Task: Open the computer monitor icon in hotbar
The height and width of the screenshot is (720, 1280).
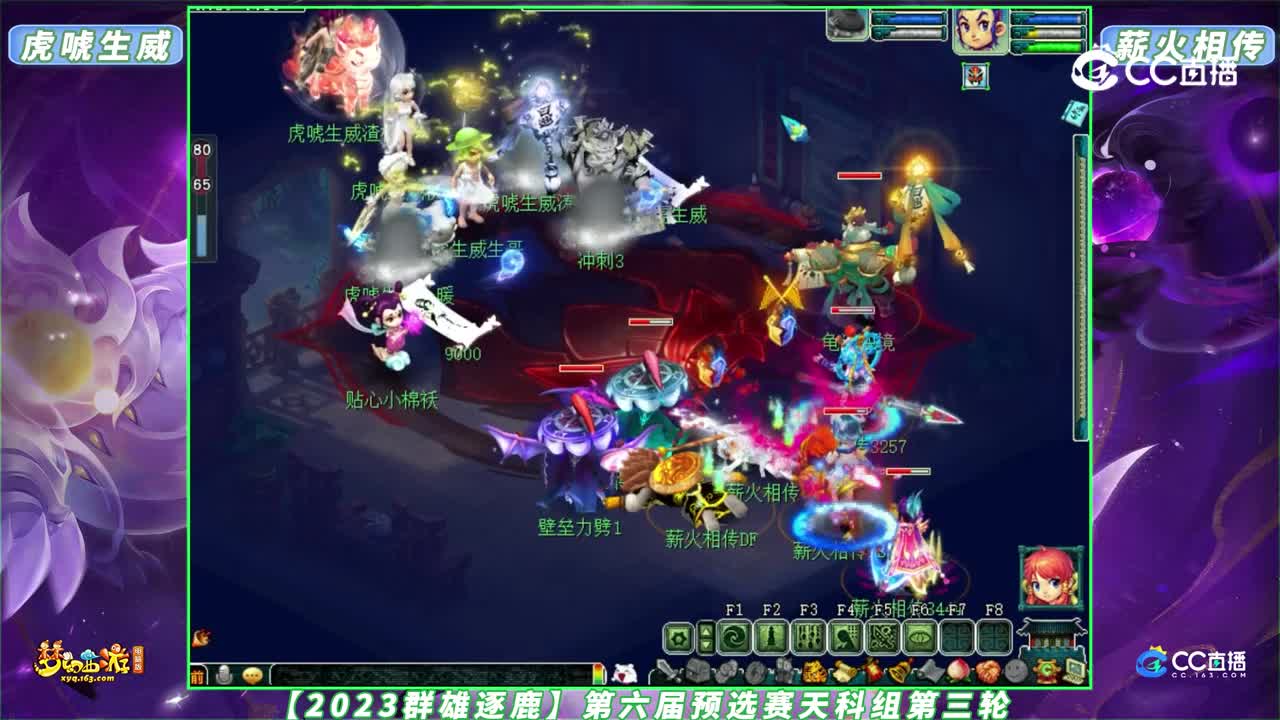Action: point(1075,670)
